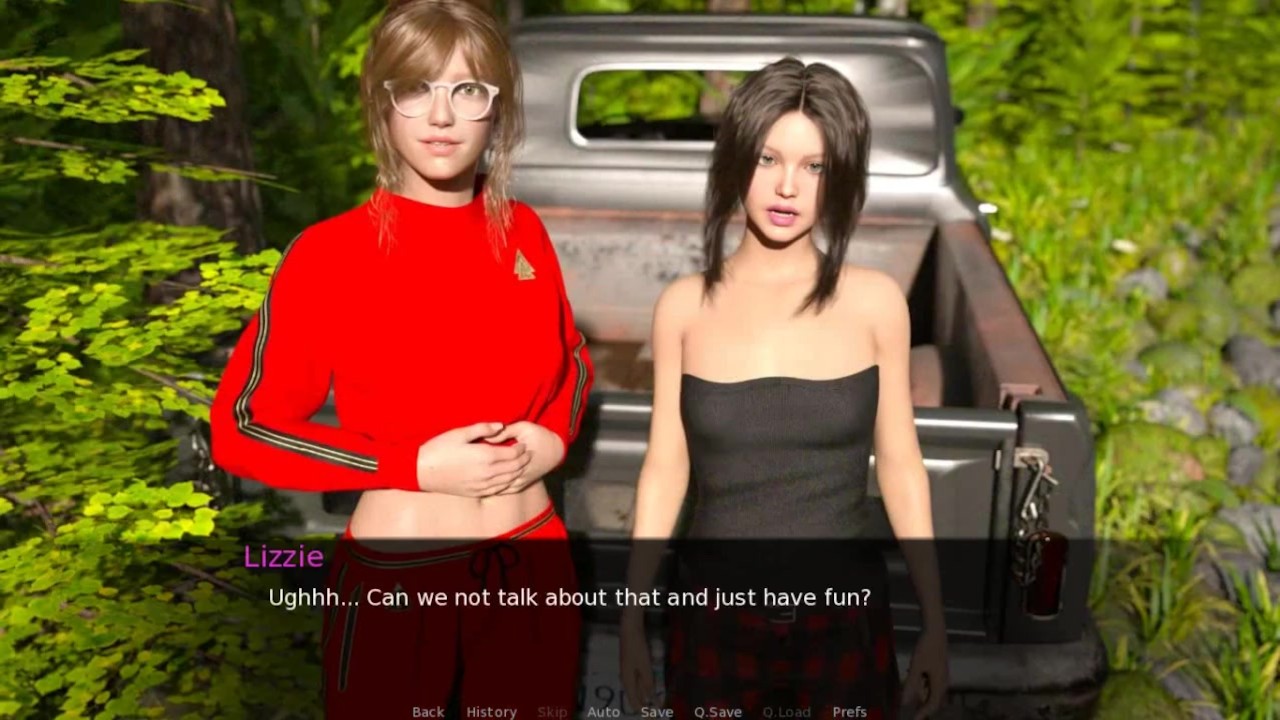Select History from the bottom quick menu
The image size is (1280, 720).
pos(491,711)
